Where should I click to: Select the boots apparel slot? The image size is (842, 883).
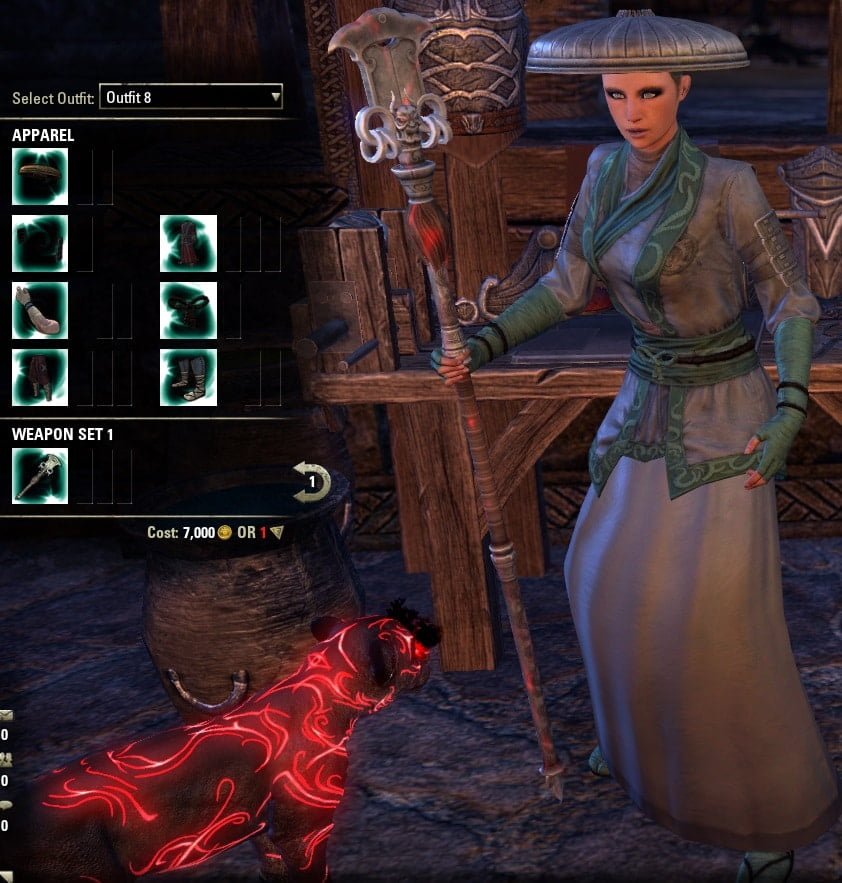pyautogui.click(x=189, y=377)
